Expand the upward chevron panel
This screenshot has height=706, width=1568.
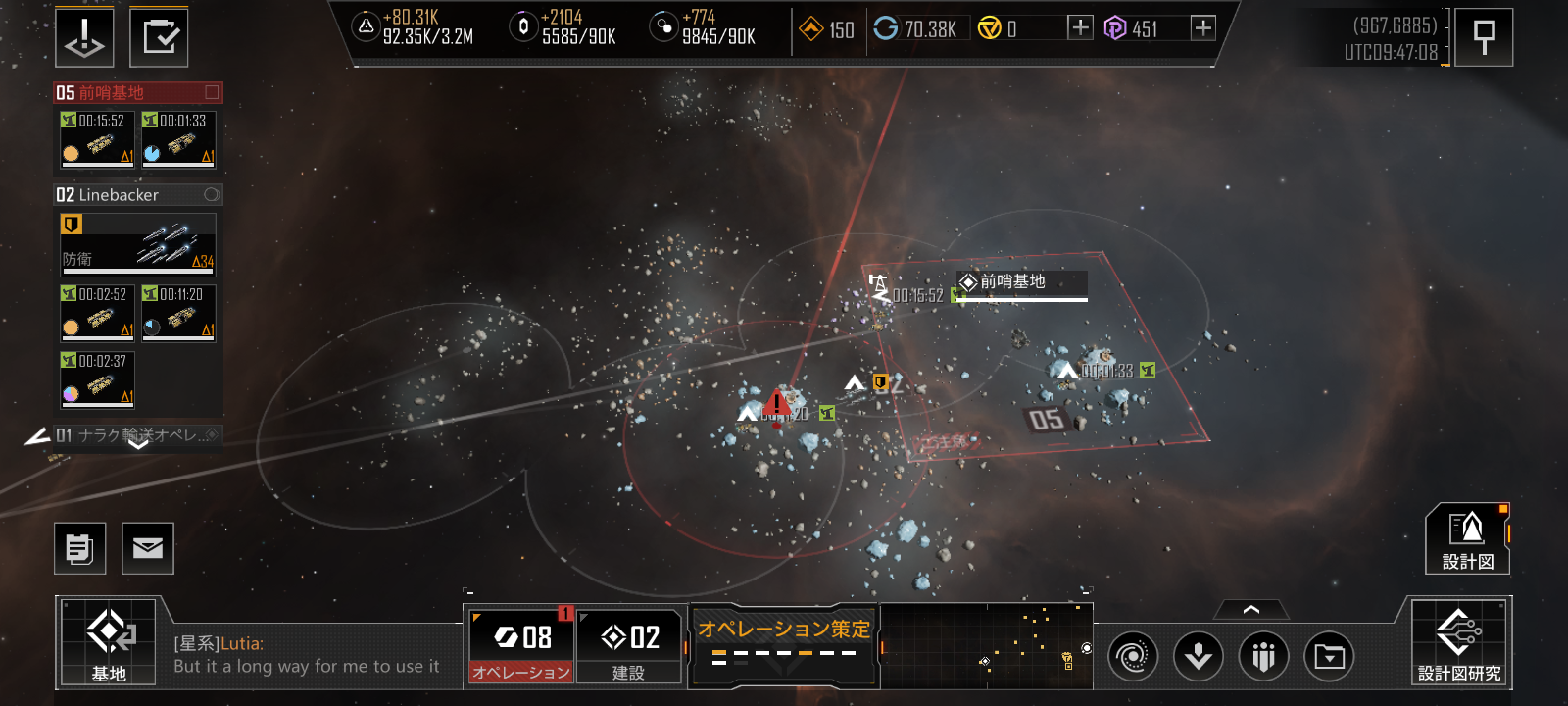tap(1250, 610)
